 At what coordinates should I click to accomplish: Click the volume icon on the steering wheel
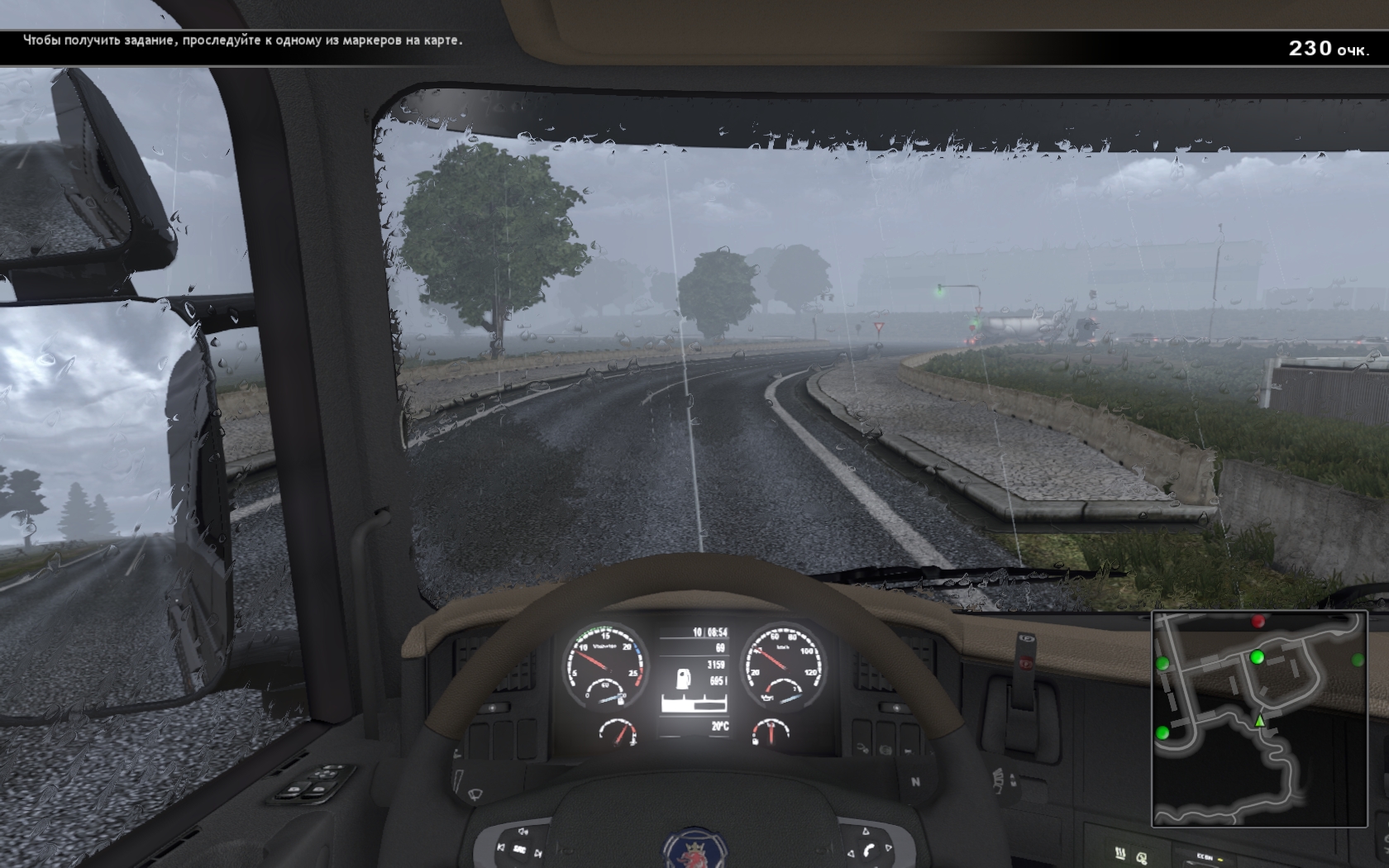pyautogui.click(x=522, y=832)
